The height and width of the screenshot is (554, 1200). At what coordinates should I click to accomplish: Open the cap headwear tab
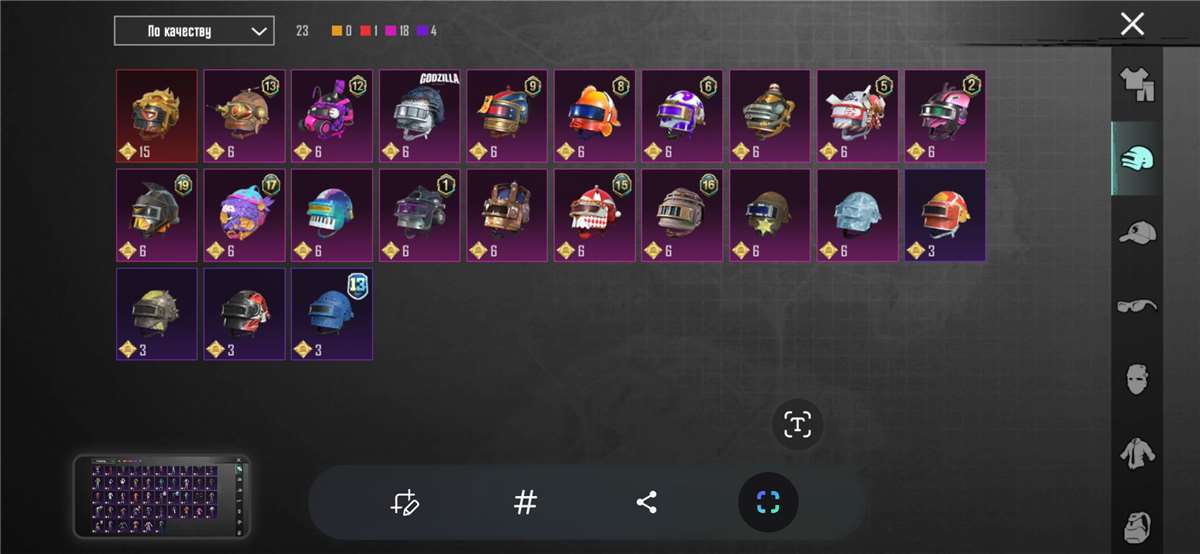(x=1137, y=233)
